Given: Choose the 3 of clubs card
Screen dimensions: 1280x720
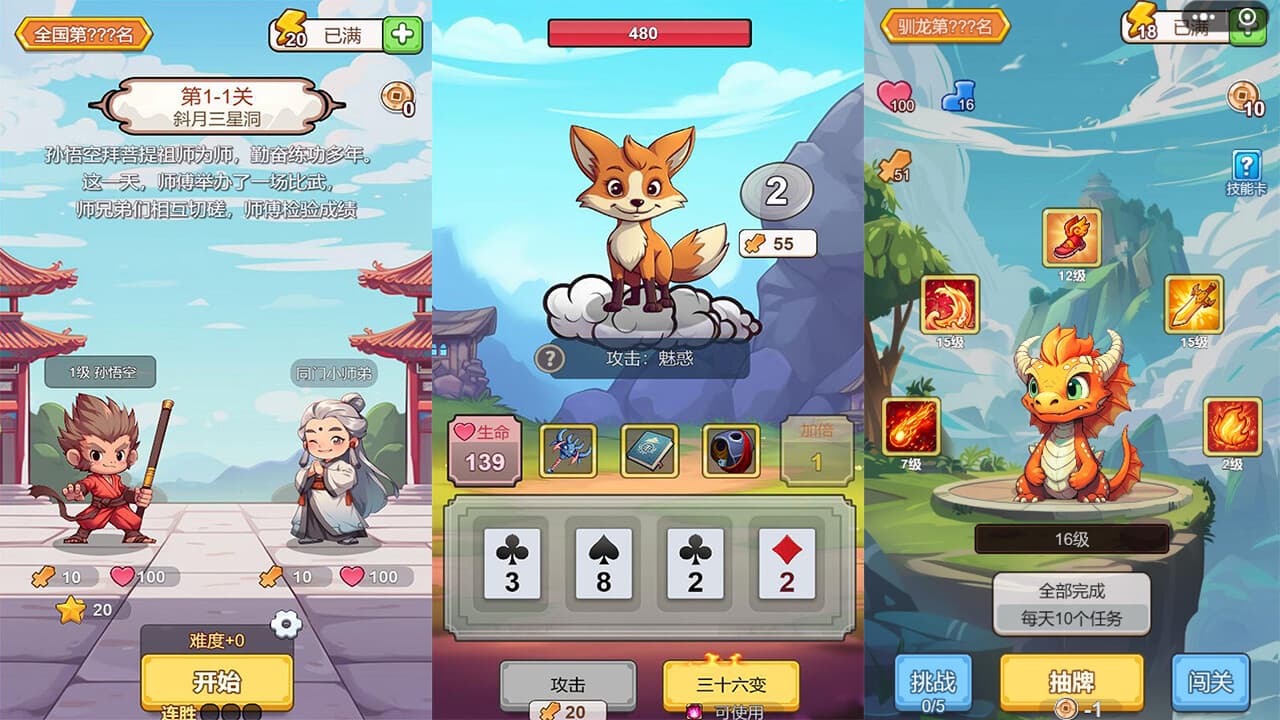Looking at the screenshot, I should pos(512,564).
